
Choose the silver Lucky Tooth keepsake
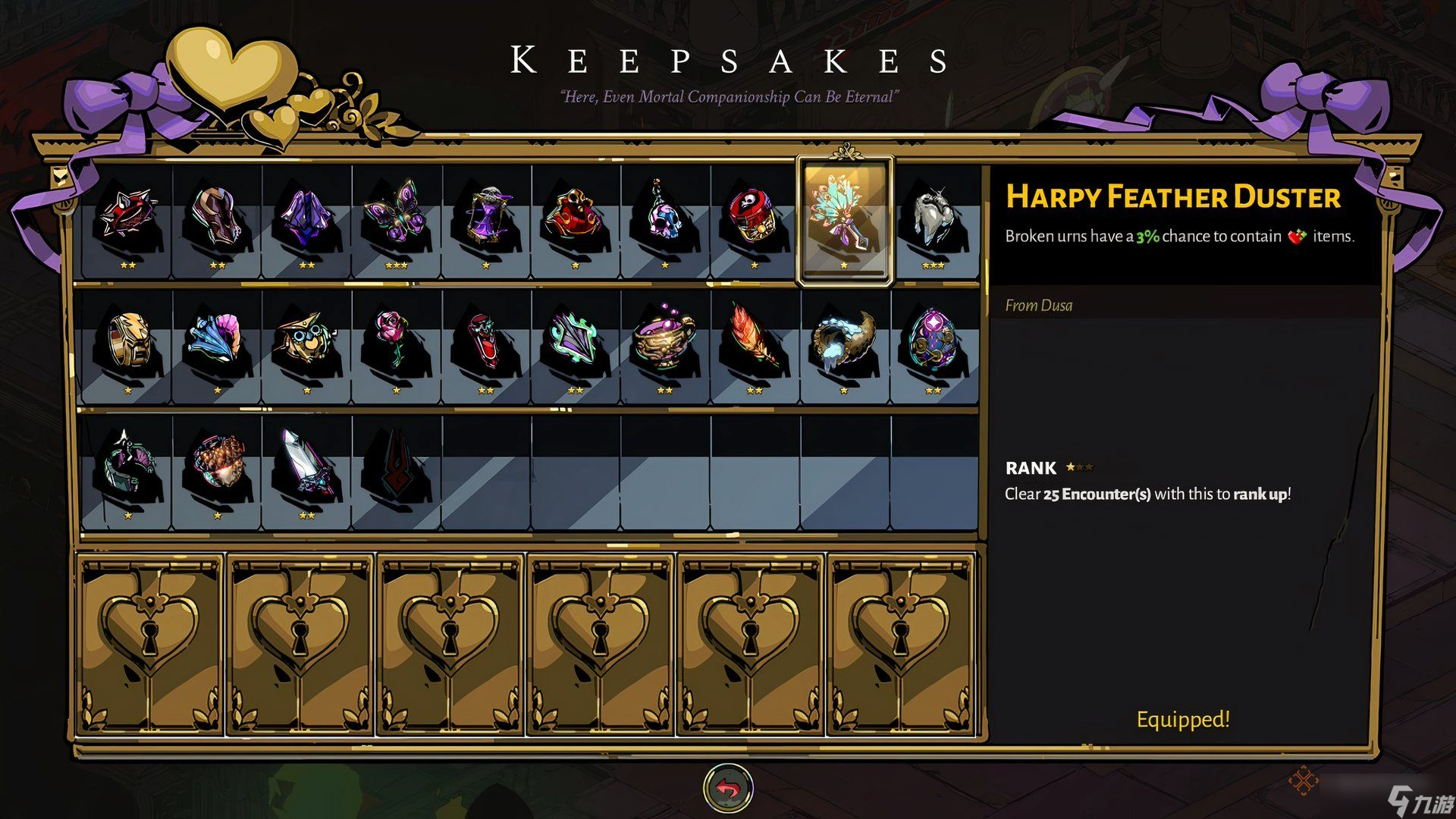[934, 217]
